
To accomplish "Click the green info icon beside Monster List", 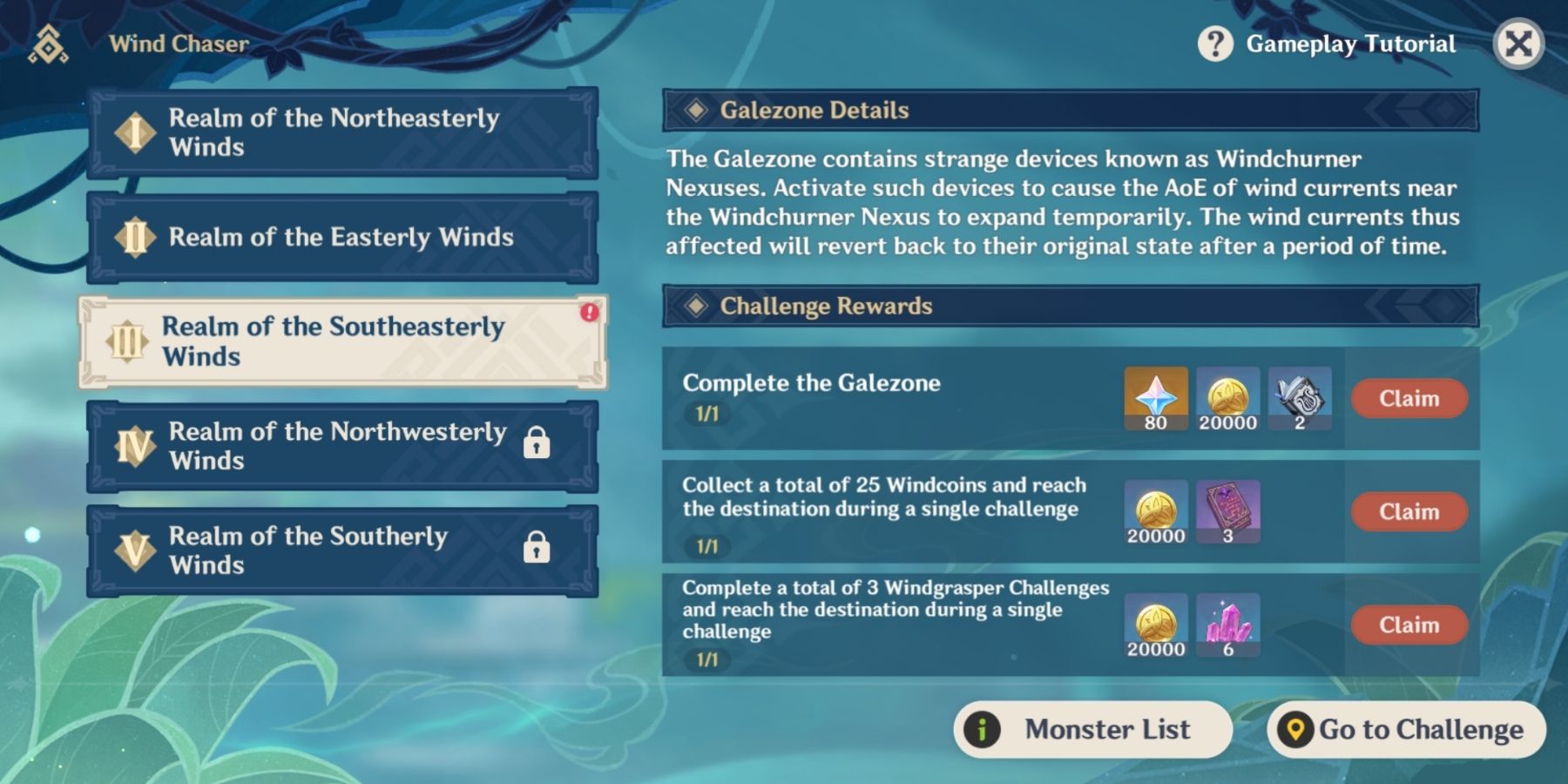I will click(981, 729).
